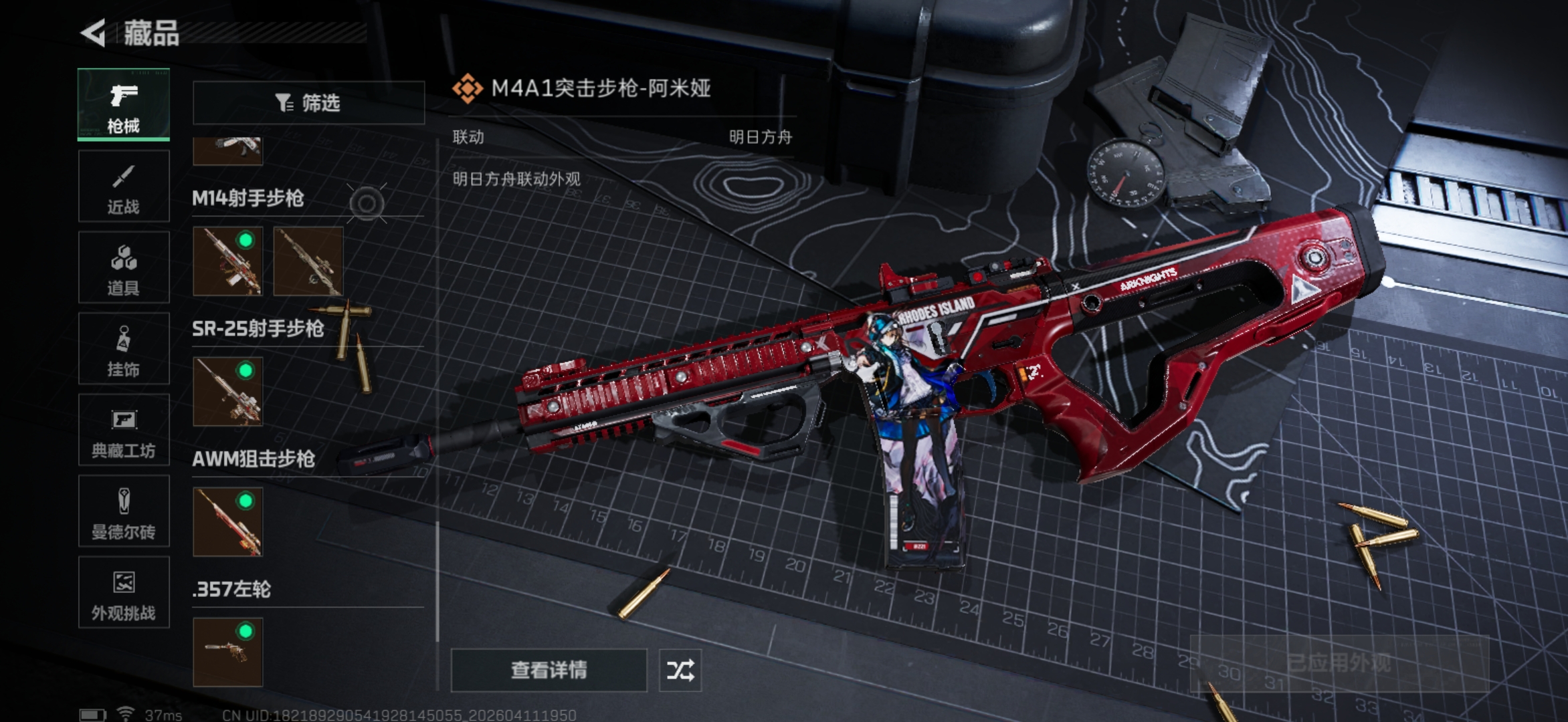Viewport: 1568px width, 722px height.
Task: Select the equipped M14 skin thumbnail
Action: click(x=227, y=261)
